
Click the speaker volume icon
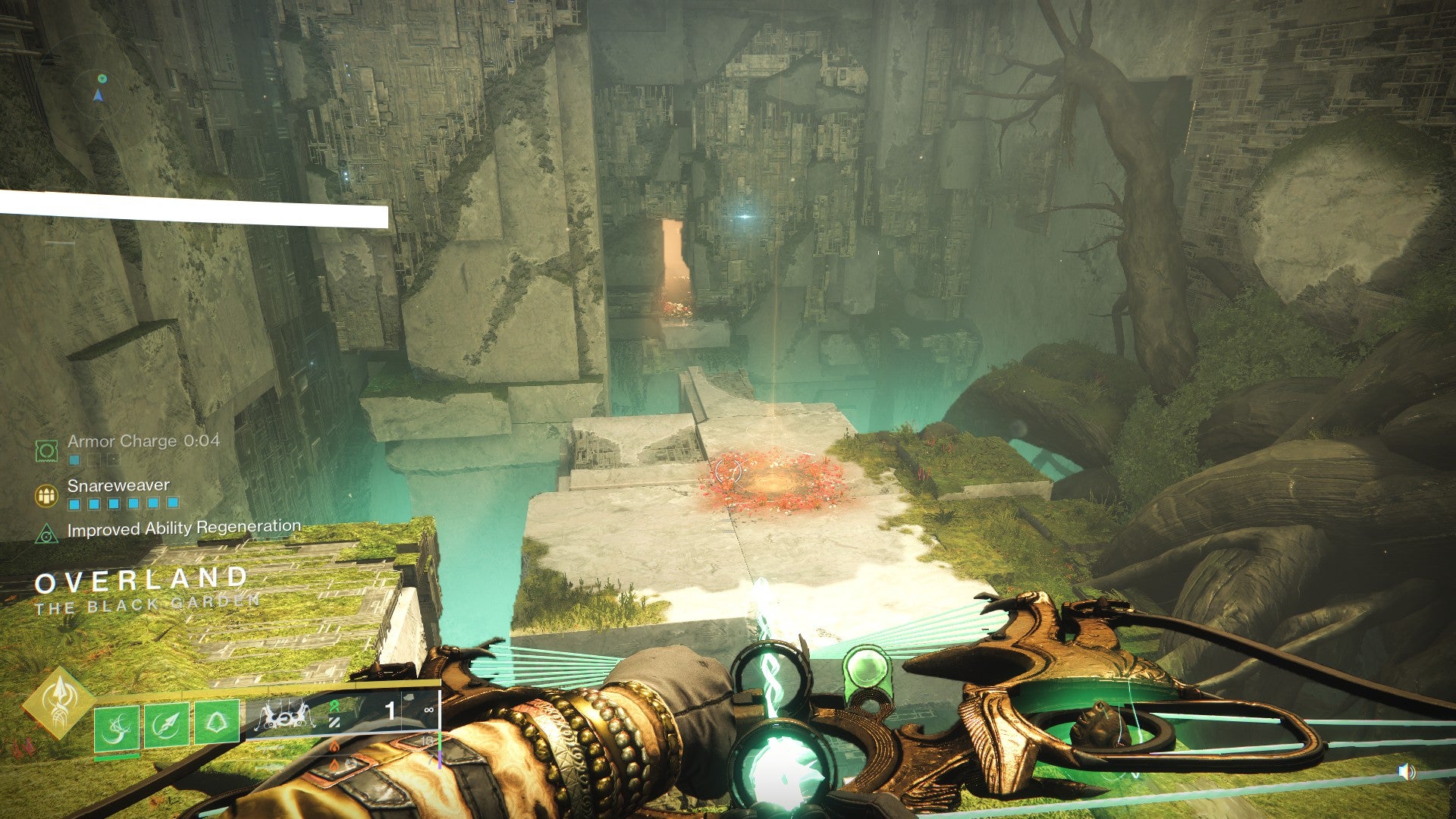click(1406, 772)
